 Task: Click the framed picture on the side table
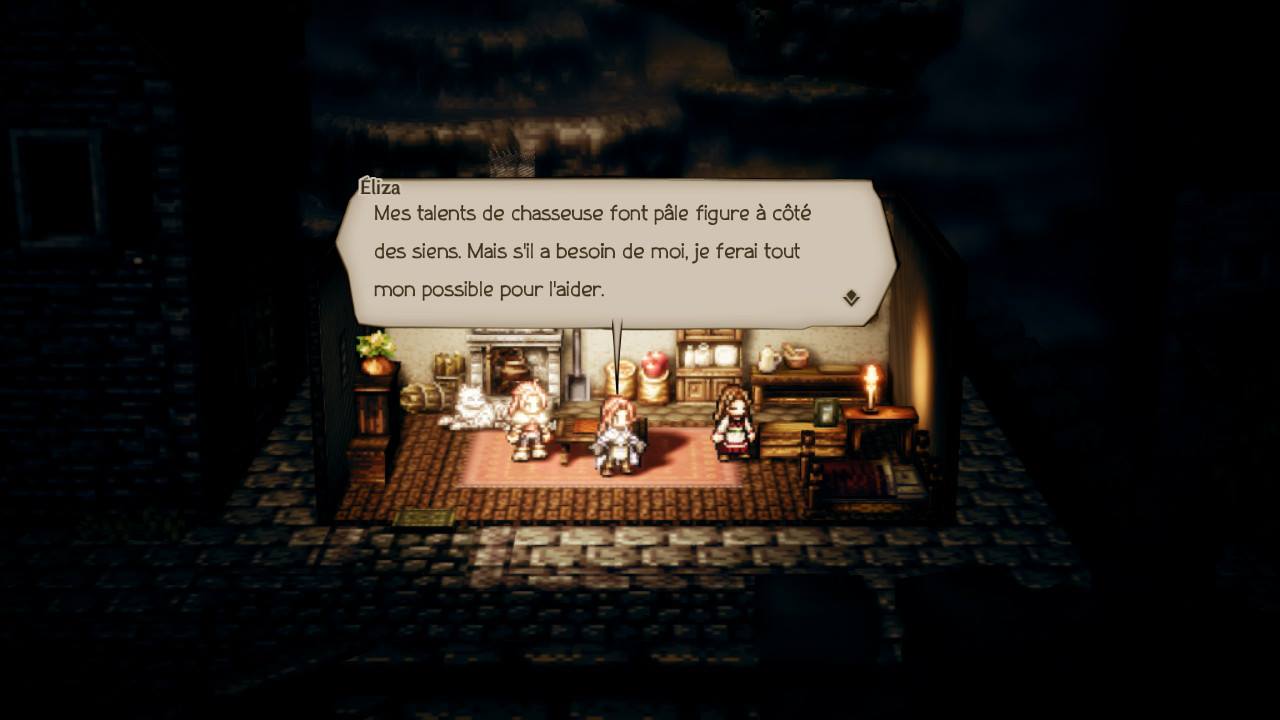click(827, 412)
